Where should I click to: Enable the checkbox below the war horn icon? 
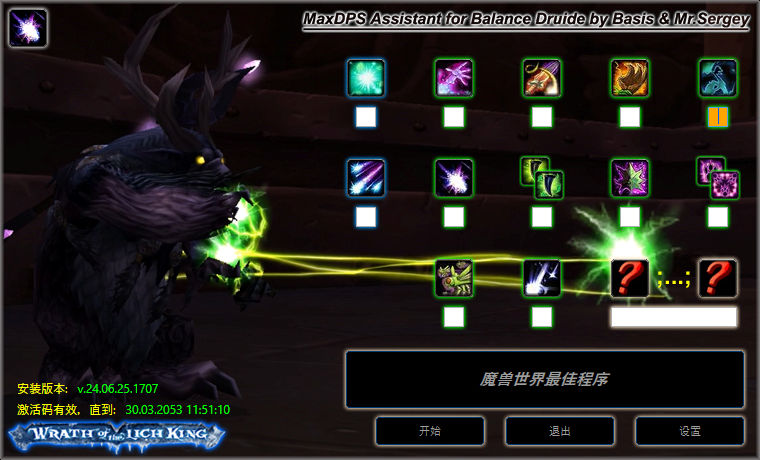click(542, 117)
